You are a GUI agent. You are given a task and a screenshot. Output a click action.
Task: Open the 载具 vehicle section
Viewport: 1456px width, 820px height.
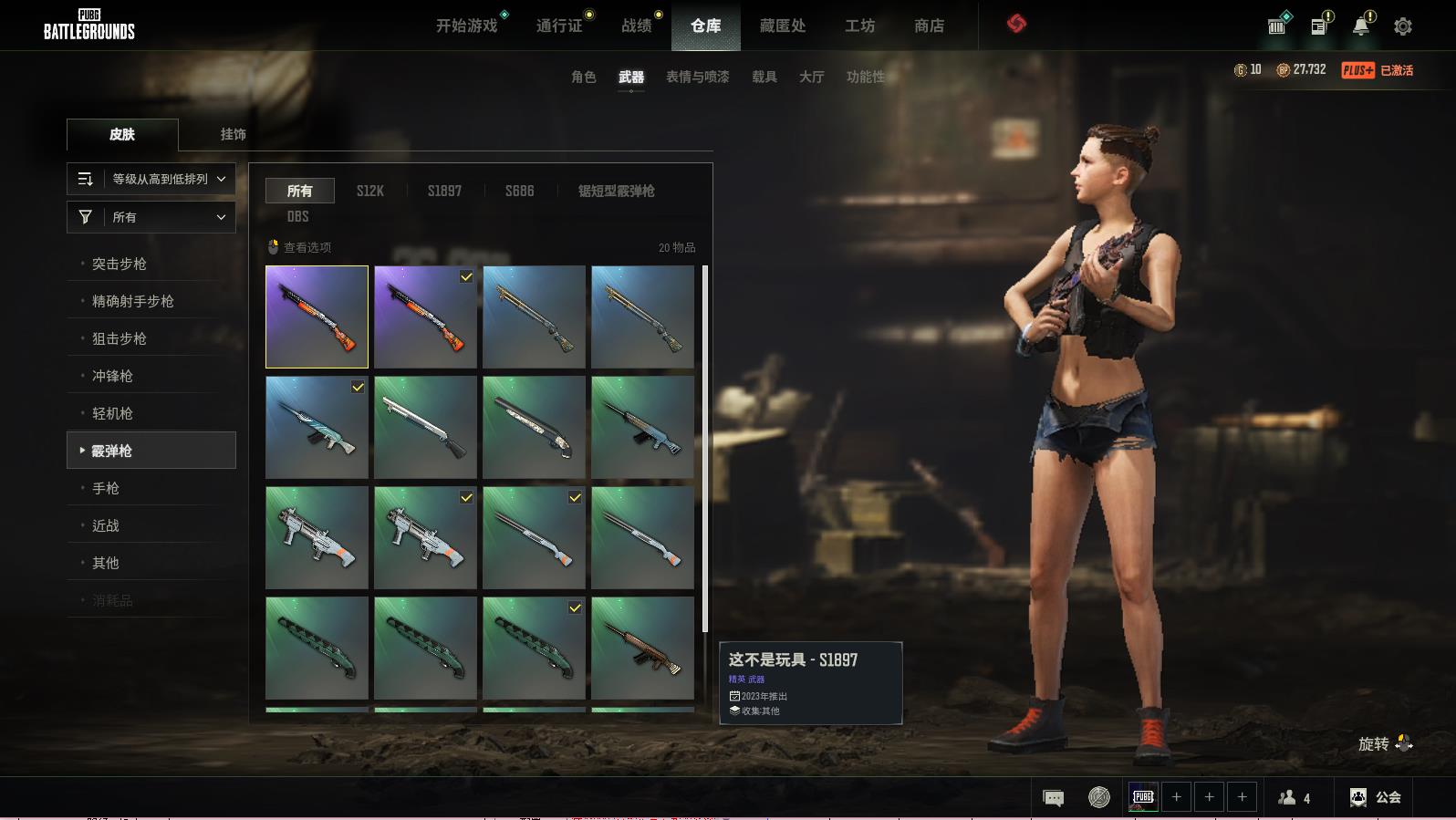click(x=764, y=78)
